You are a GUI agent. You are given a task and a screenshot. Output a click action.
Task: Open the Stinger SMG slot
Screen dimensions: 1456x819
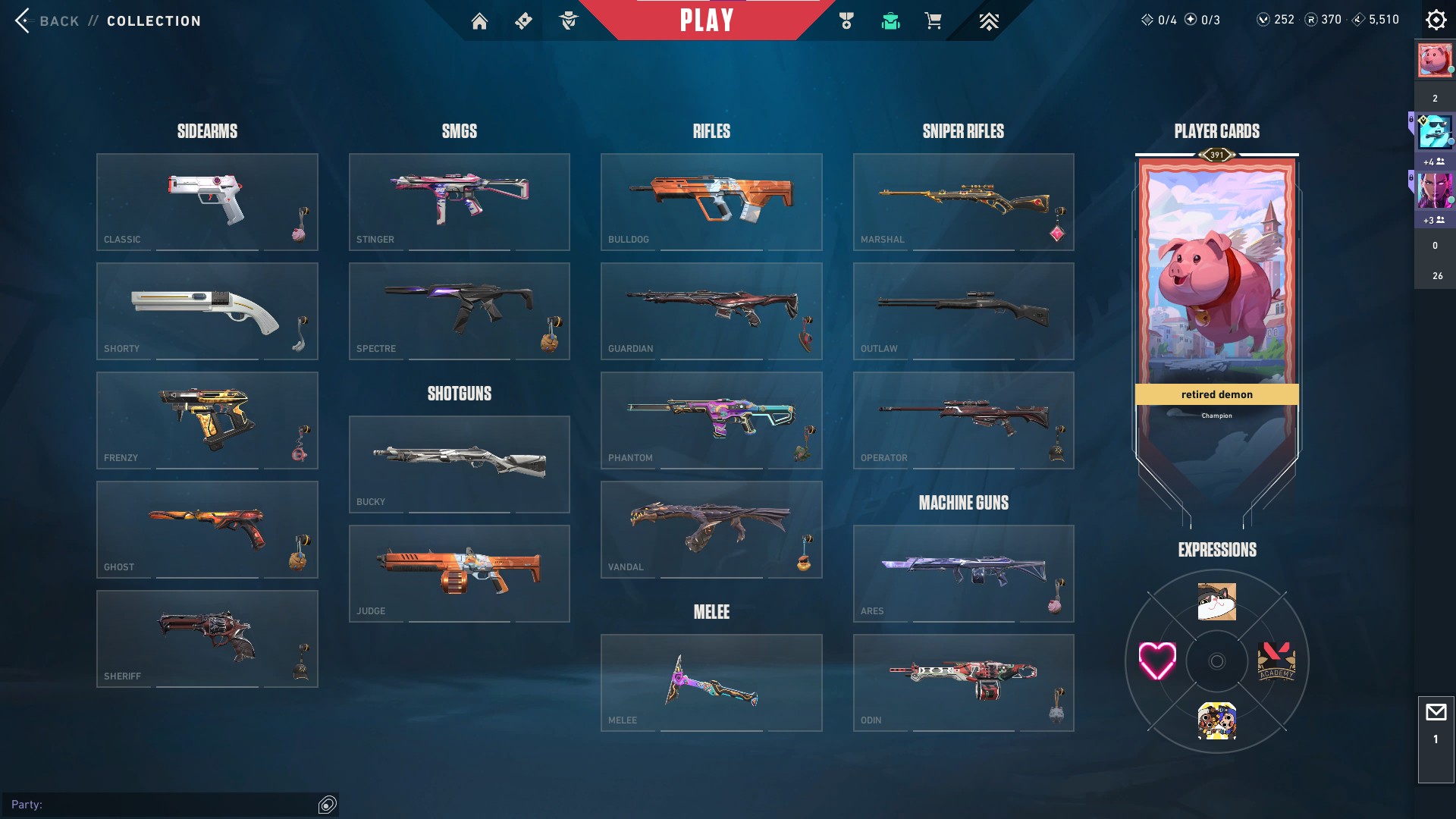(459, 202)
